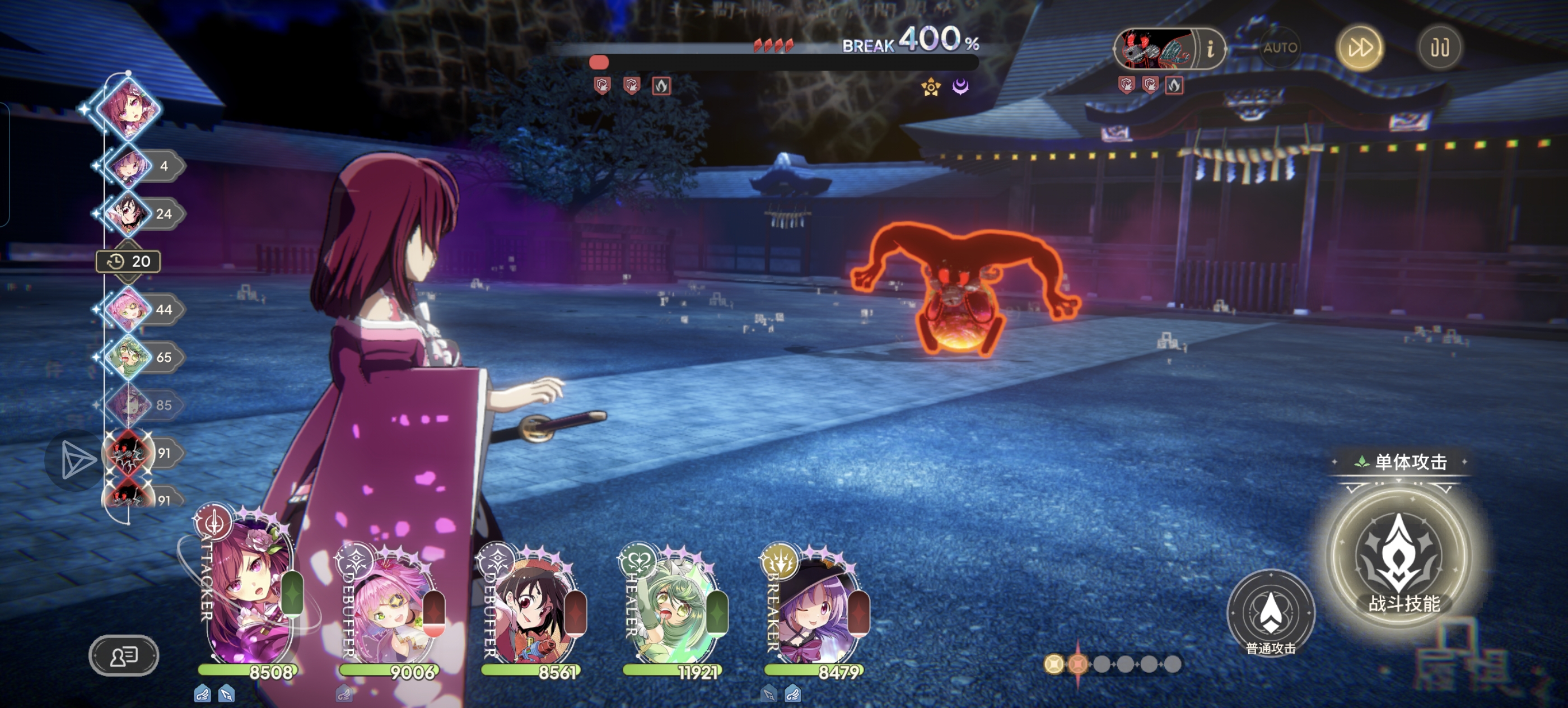Select the turn order portrait numbered 65
The image size is (1568, 708).
[128, 357]
